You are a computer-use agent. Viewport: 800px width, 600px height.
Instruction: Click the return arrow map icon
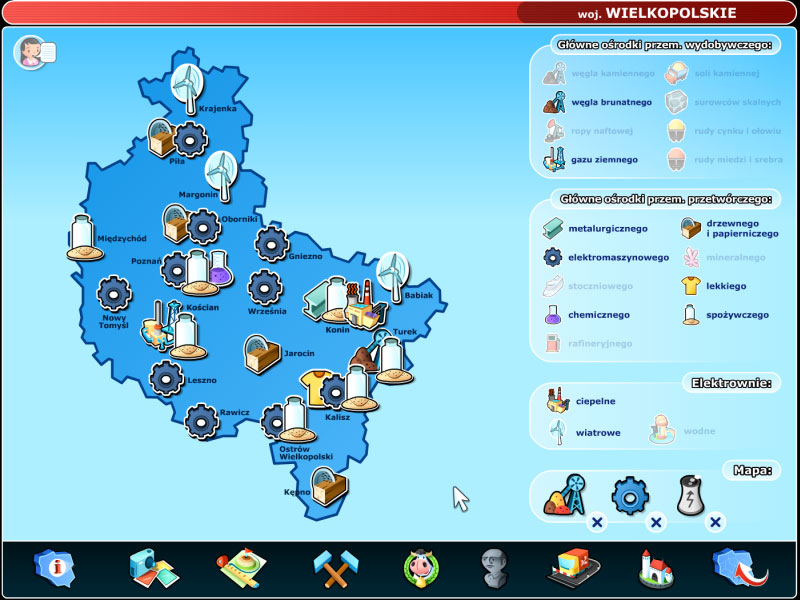[x=738, y=567]
